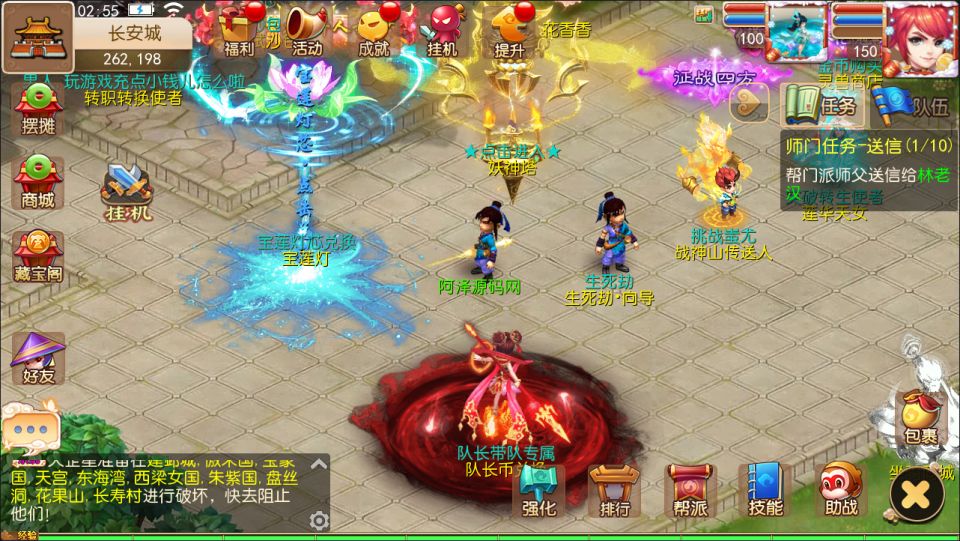Viewport: 960px width, 541px height.
Task: Open the 福利 welfare gift icon
Action: [x=239, y=28]
